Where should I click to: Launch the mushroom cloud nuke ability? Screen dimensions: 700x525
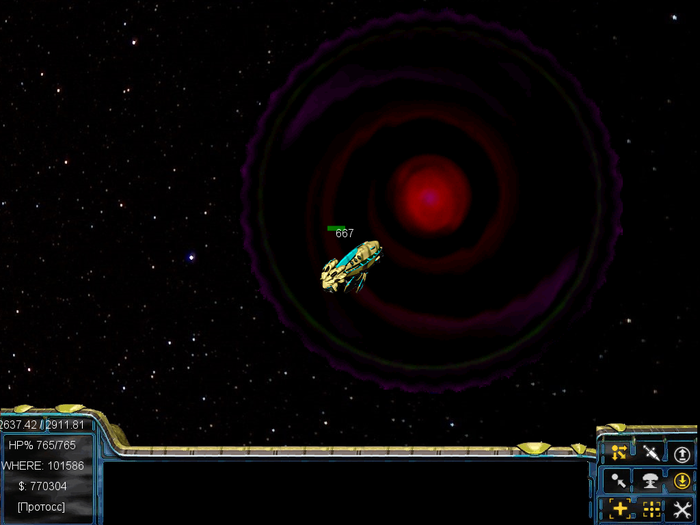coord(651,481)
